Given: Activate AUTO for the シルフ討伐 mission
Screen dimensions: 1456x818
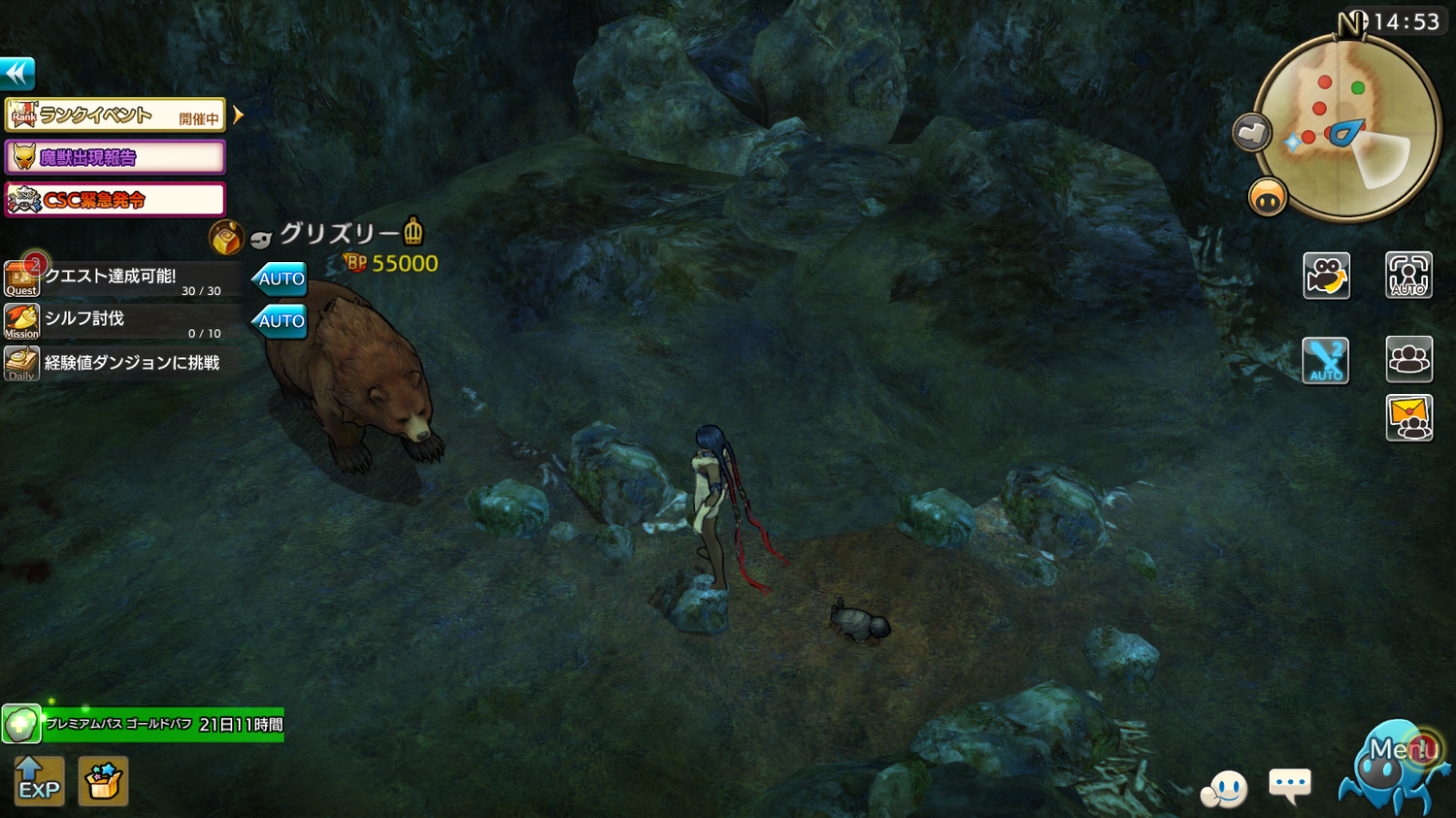Looking at the screenshot, I should 281,321.
